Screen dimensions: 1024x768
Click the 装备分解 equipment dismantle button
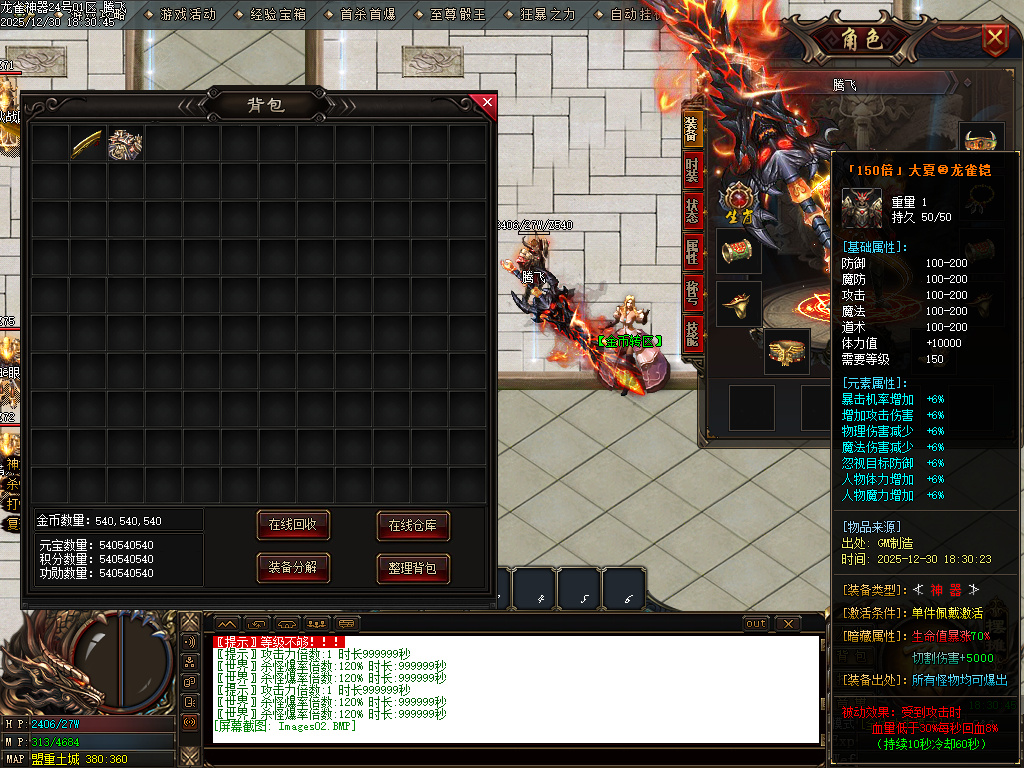[x=293, y=567]
